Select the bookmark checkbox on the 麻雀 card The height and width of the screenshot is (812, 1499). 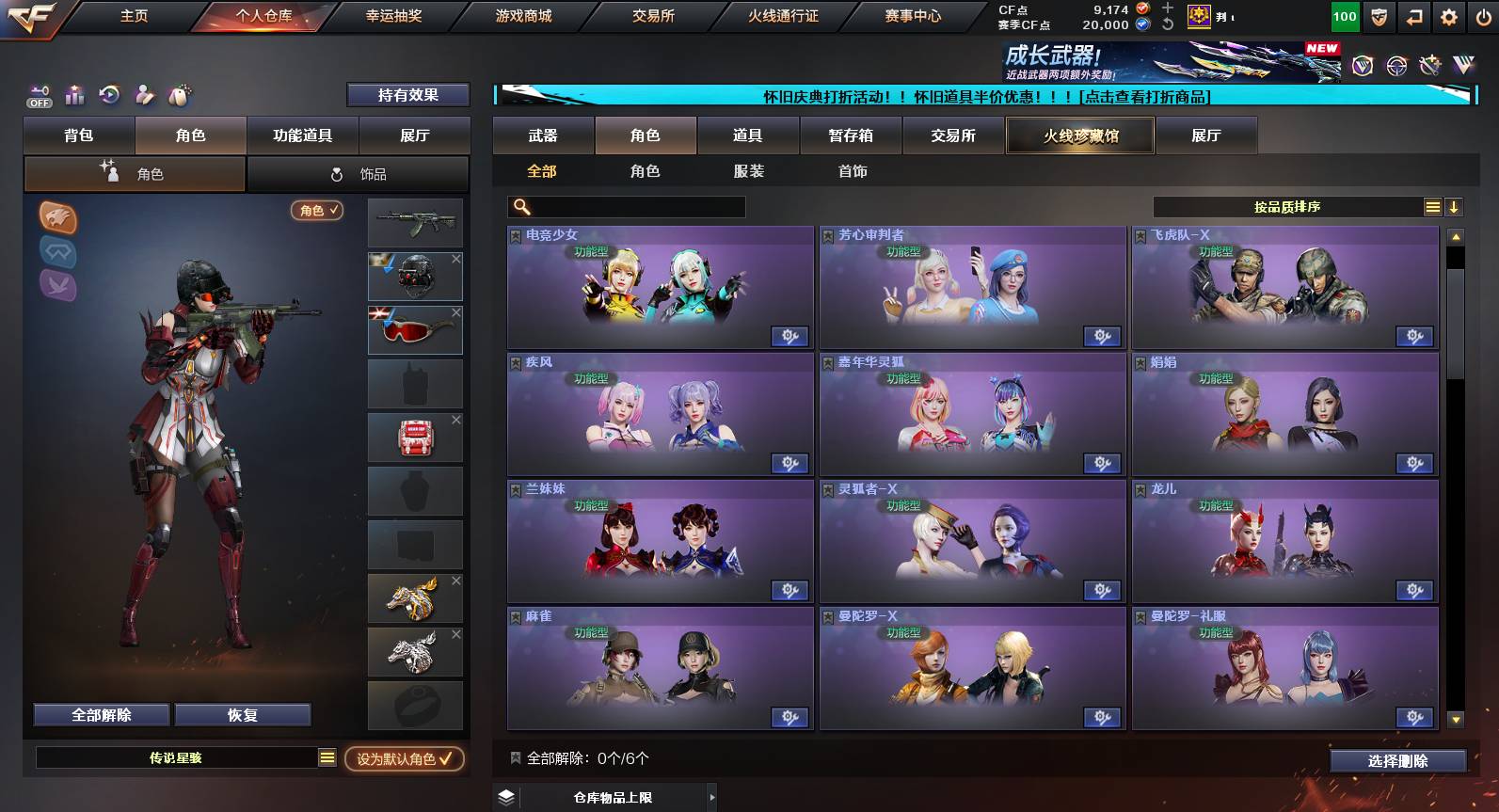(x=516, y=617)
